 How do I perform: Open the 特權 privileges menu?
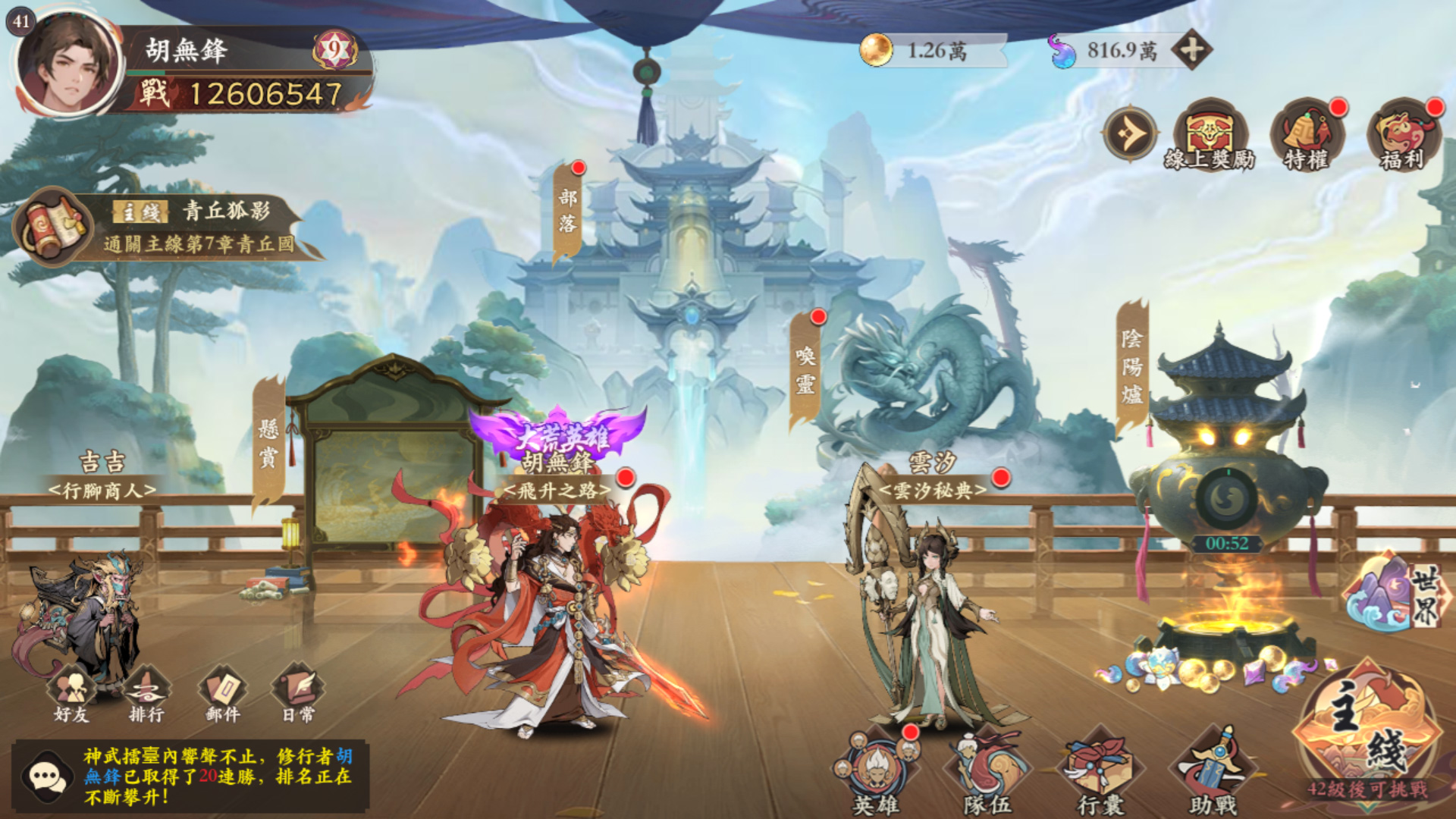[1307, 135]
